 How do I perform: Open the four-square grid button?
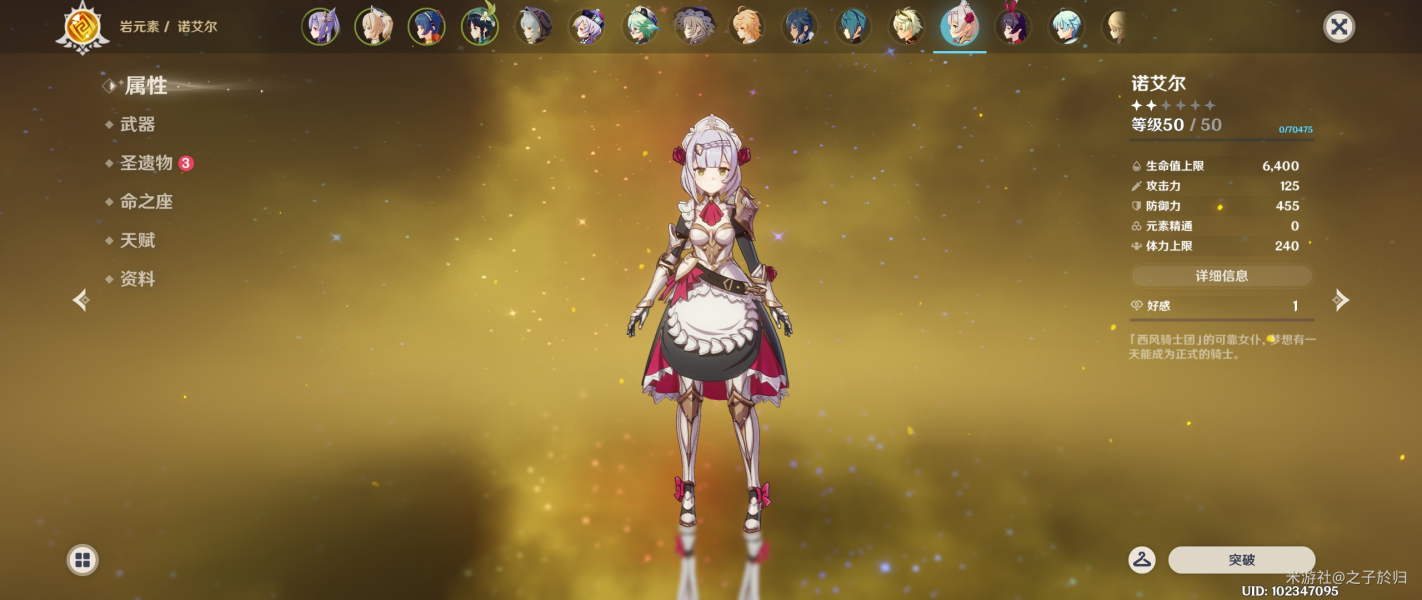pos(82,560)
